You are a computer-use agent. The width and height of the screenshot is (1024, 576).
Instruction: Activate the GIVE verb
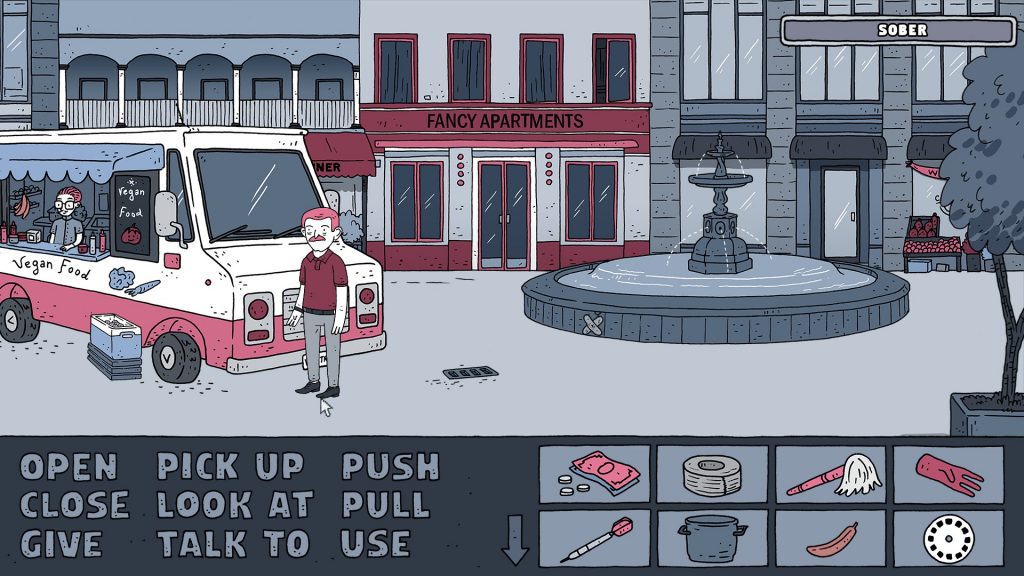click(61, 544)
